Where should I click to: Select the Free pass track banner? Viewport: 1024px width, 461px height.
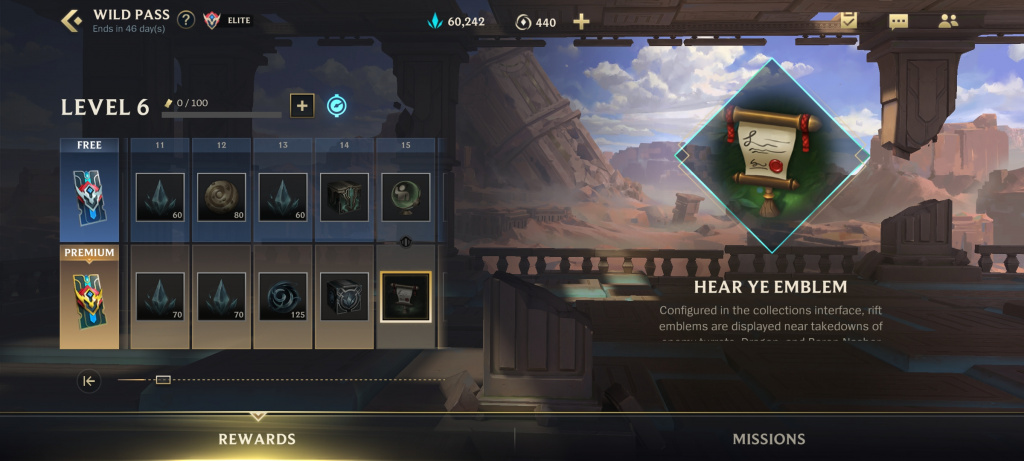pos(89,194)
